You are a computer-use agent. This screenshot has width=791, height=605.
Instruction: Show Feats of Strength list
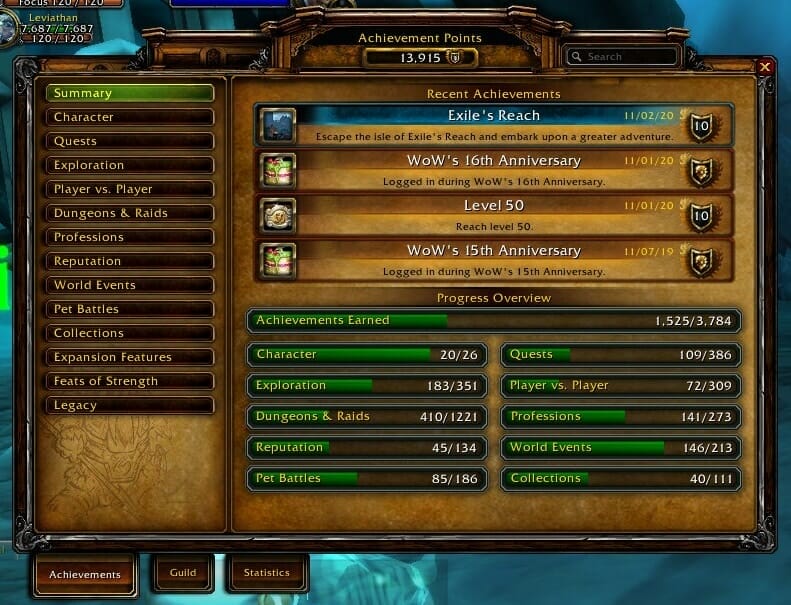tap(129, 381)
